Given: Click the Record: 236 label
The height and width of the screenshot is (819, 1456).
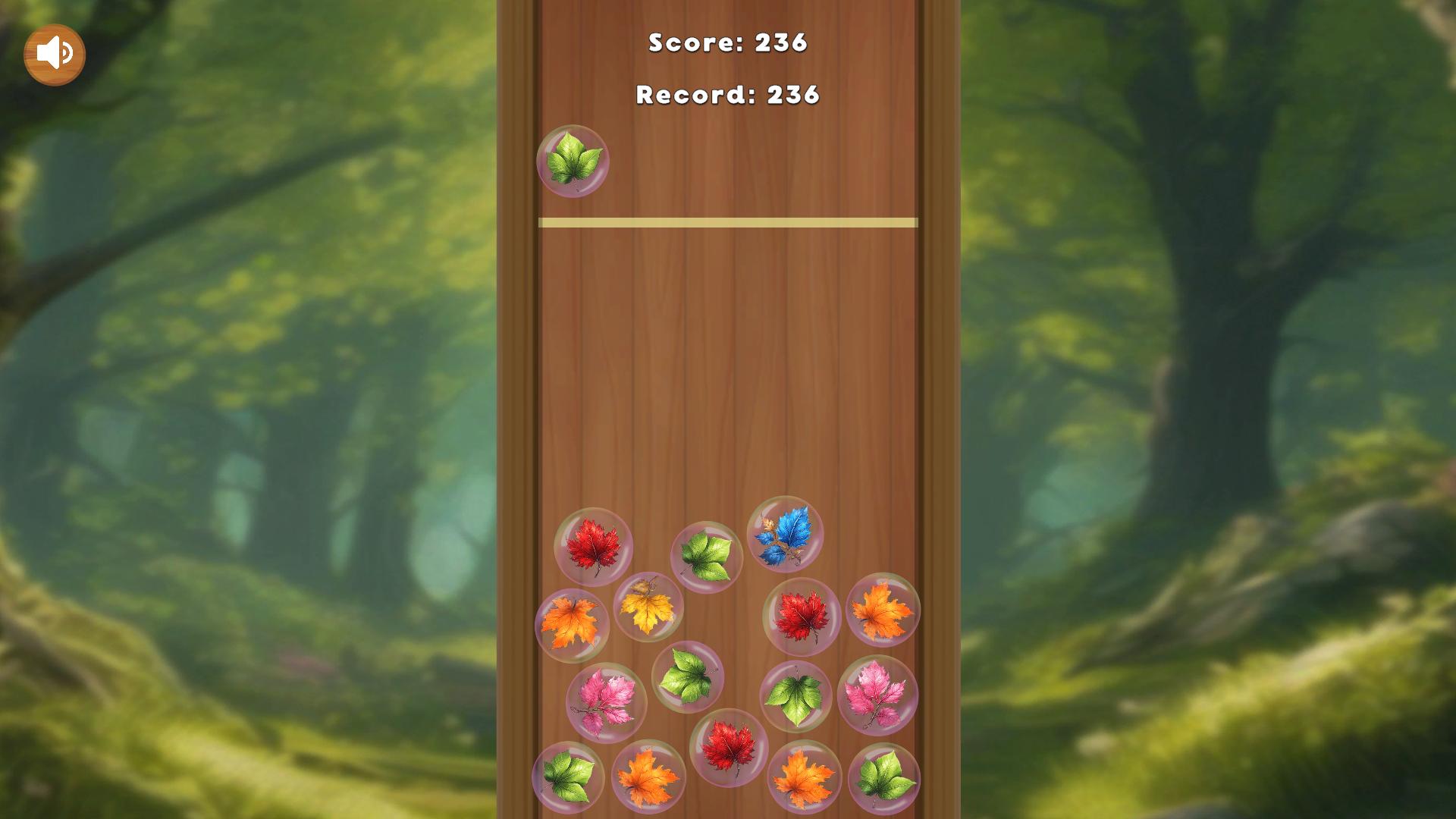Looking at the screenshot, I should (726, 96).
